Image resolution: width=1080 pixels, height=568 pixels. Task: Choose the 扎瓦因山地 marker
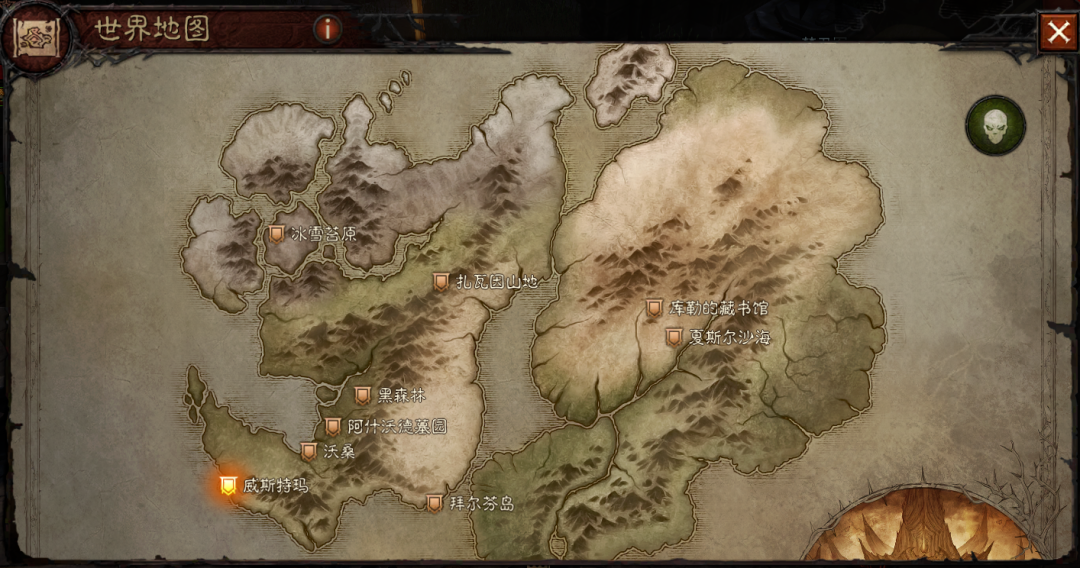click(441, 283)
